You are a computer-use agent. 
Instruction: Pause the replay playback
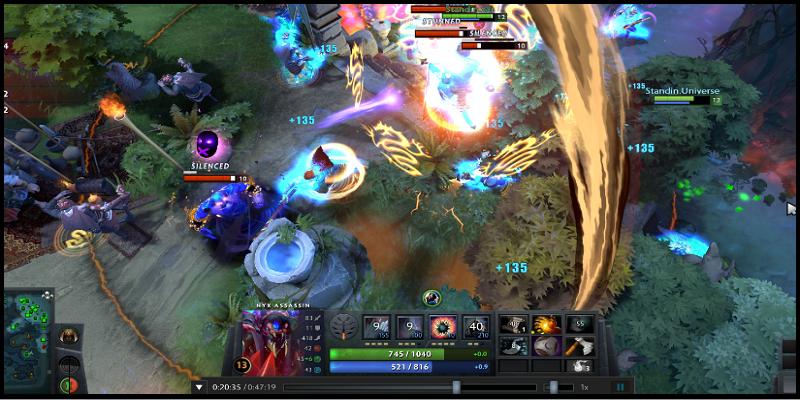[x=620, y=387]
